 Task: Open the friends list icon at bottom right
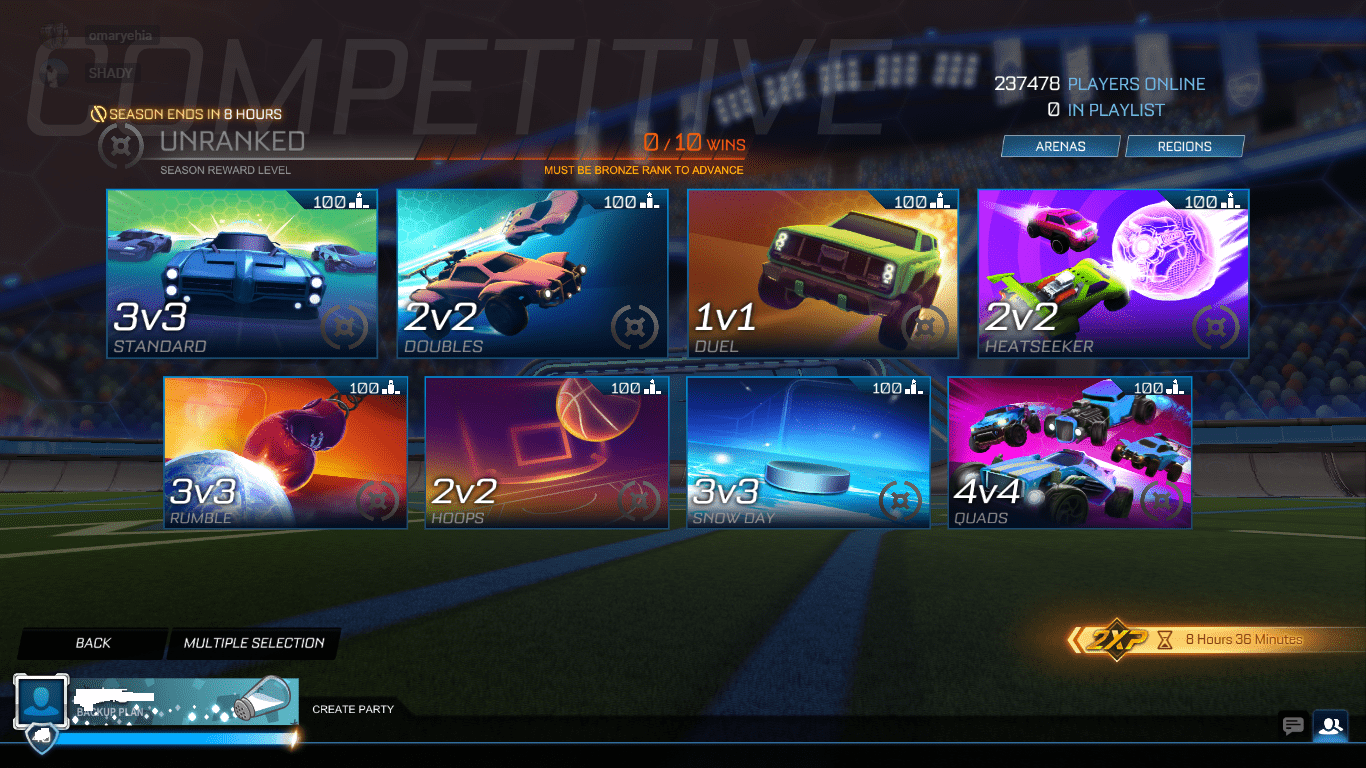[x=1333, y=726]
